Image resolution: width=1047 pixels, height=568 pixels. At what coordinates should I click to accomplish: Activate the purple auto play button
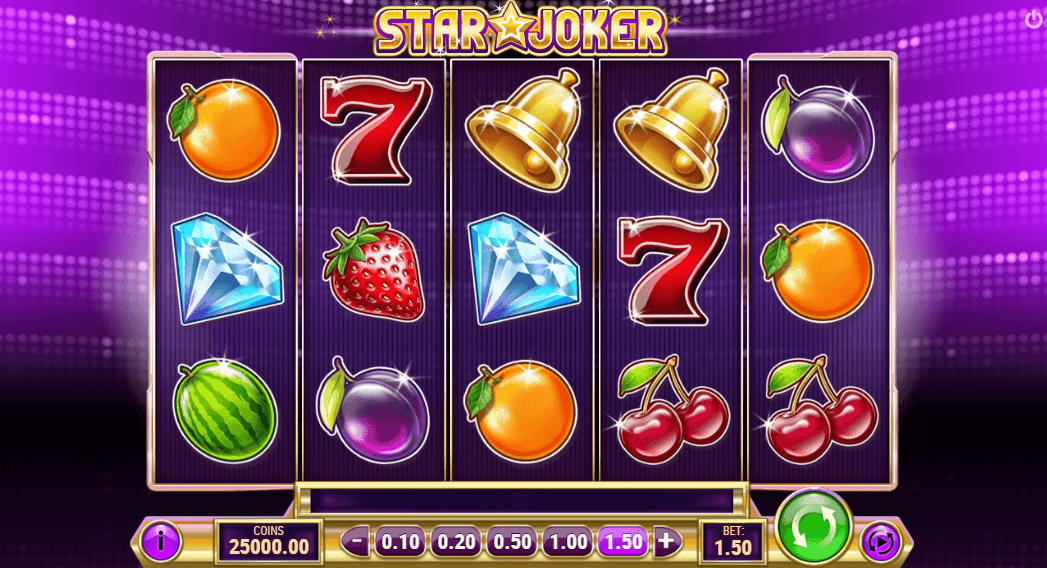click(x=880, y=543)
